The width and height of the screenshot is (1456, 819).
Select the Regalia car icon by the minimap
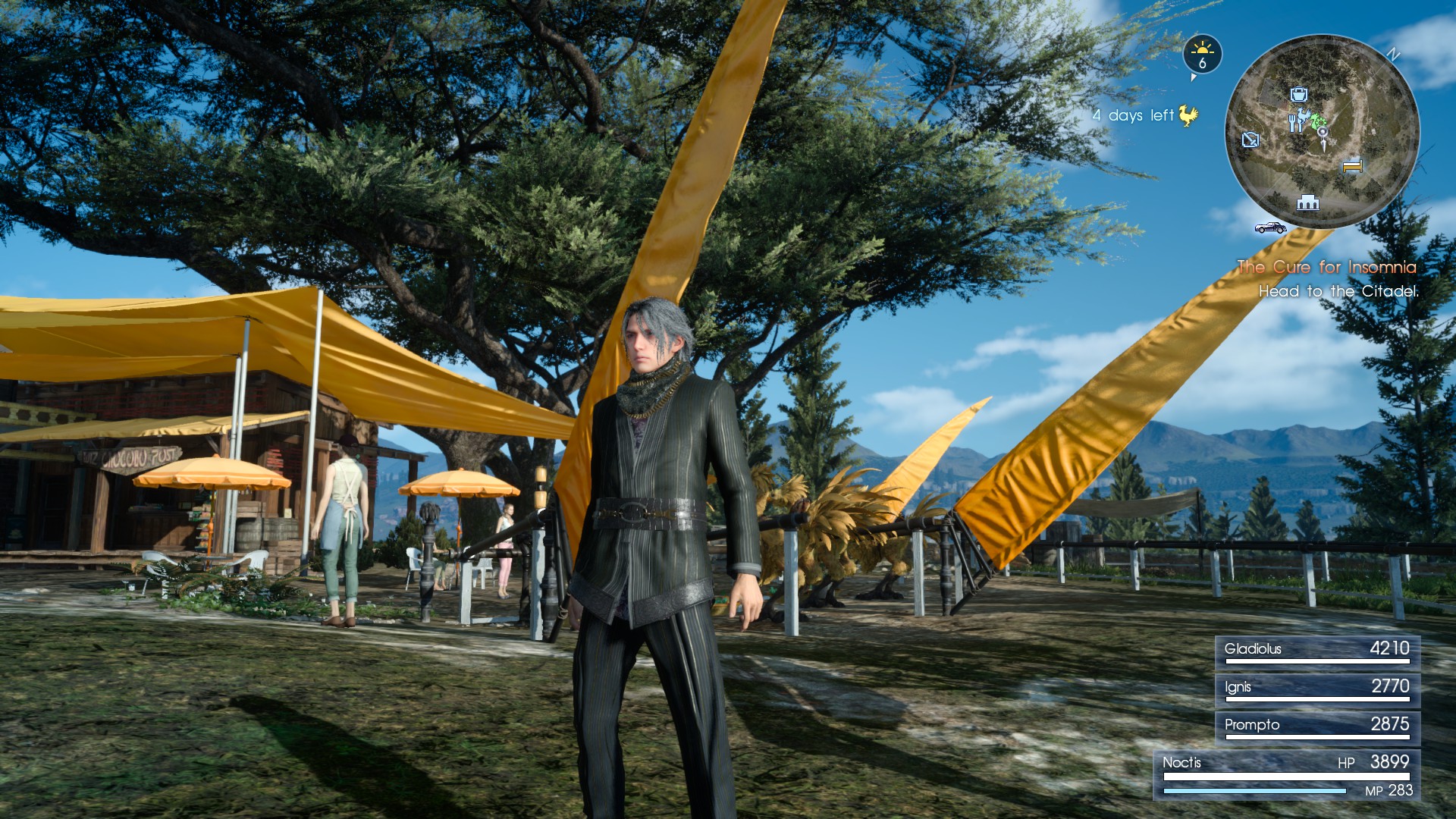tap(1270, 227)
